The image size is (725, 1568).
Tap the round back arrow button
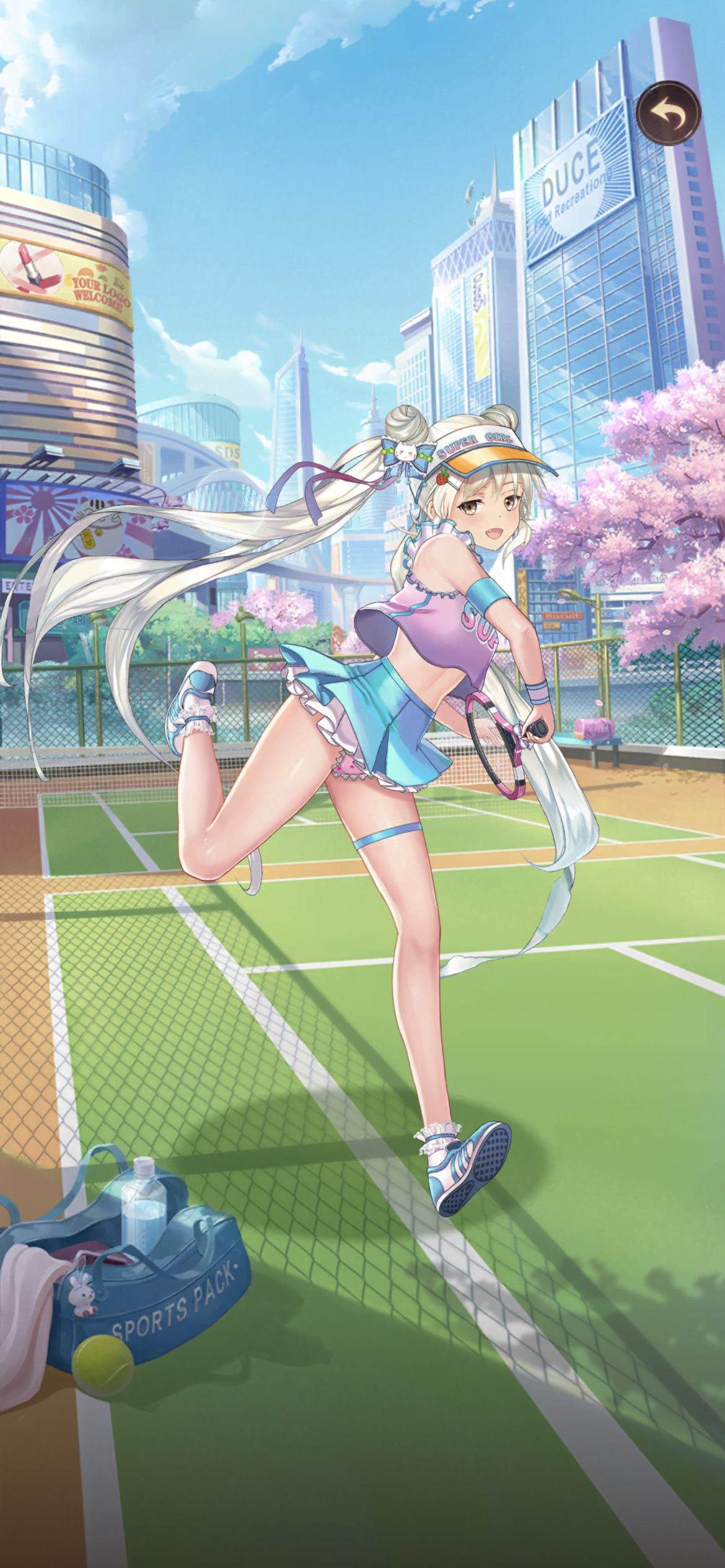click(668, 113)
